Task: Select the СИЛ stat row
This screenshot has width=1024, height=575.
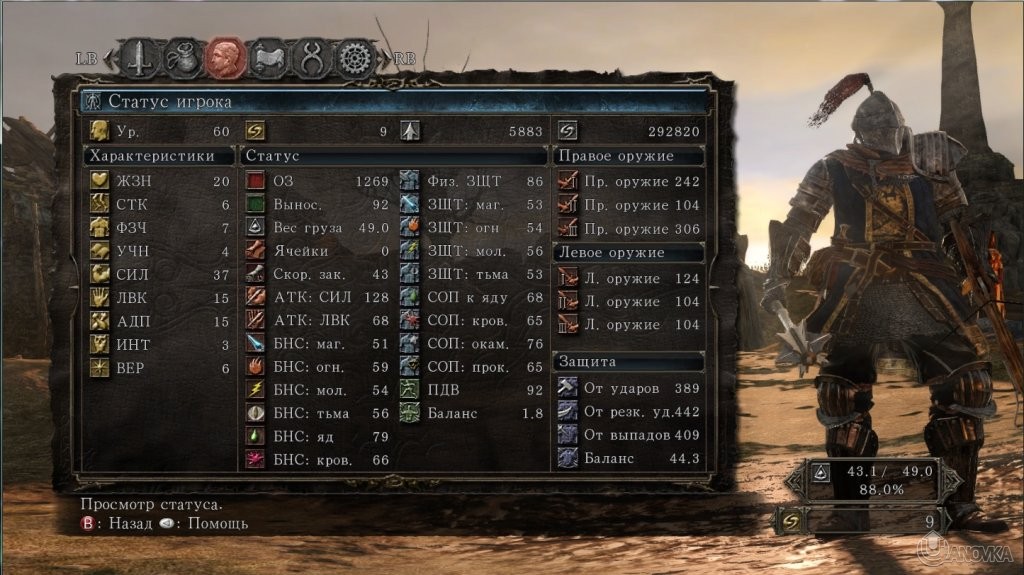Action: click(160, 274)
